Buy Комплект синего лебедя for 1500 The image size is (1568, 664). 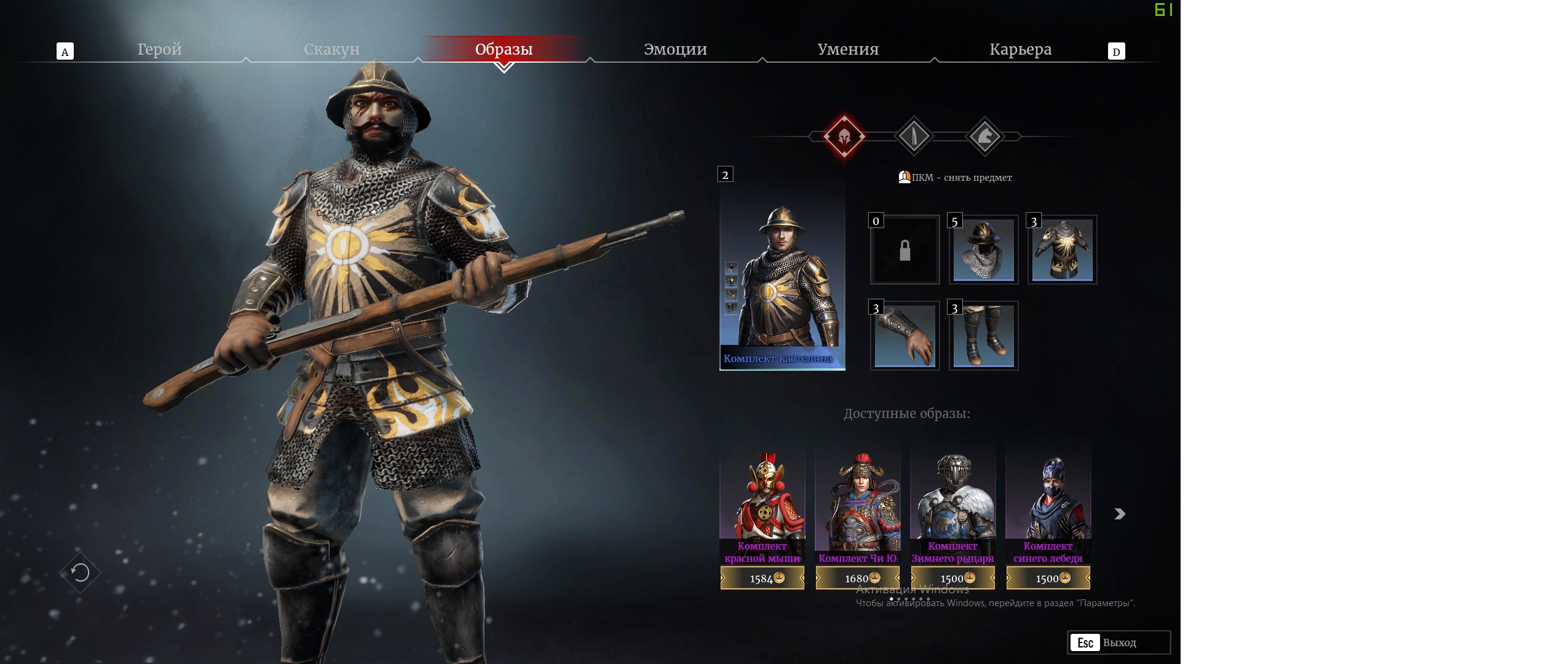[x=1048, y=578]
